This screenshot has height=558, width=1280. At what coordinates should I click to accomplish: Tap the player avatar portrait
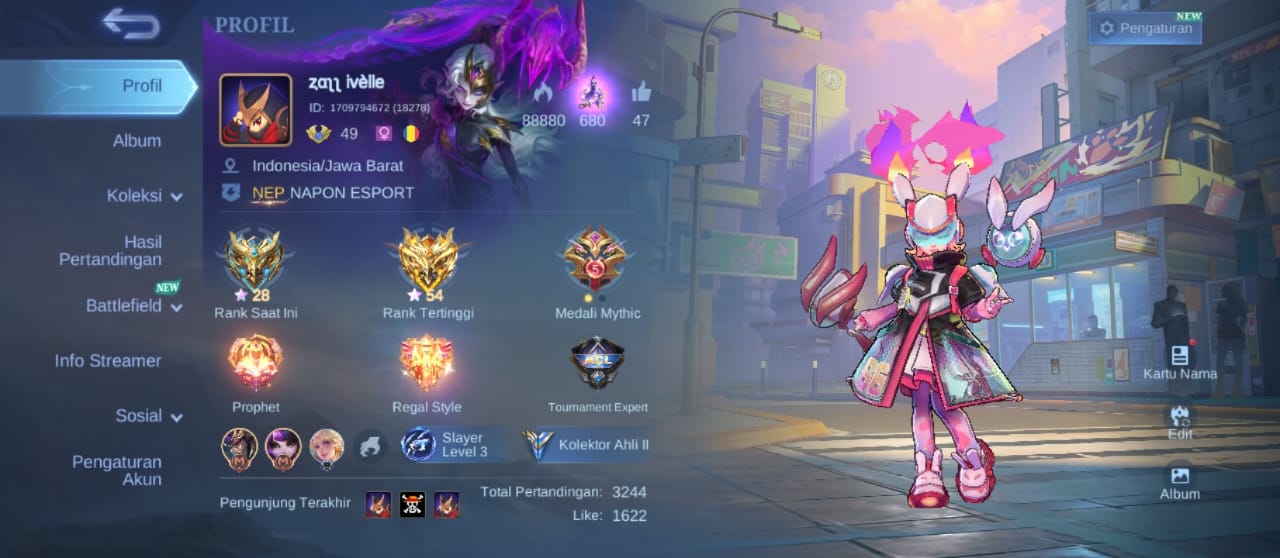pos(256,110)
